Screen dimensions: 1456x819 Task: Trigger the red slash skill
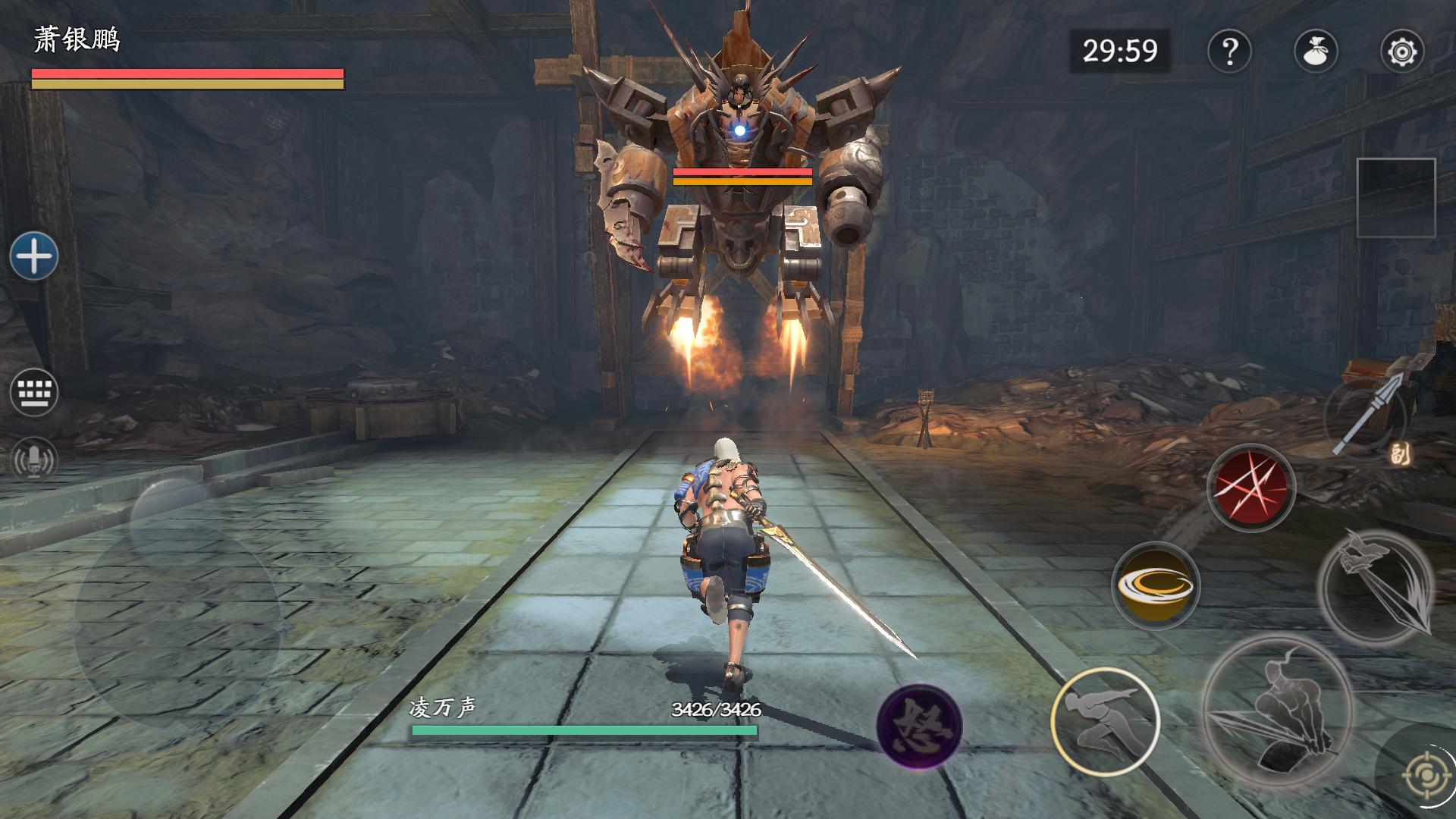pyautogui.click(x=1250, y=488)
